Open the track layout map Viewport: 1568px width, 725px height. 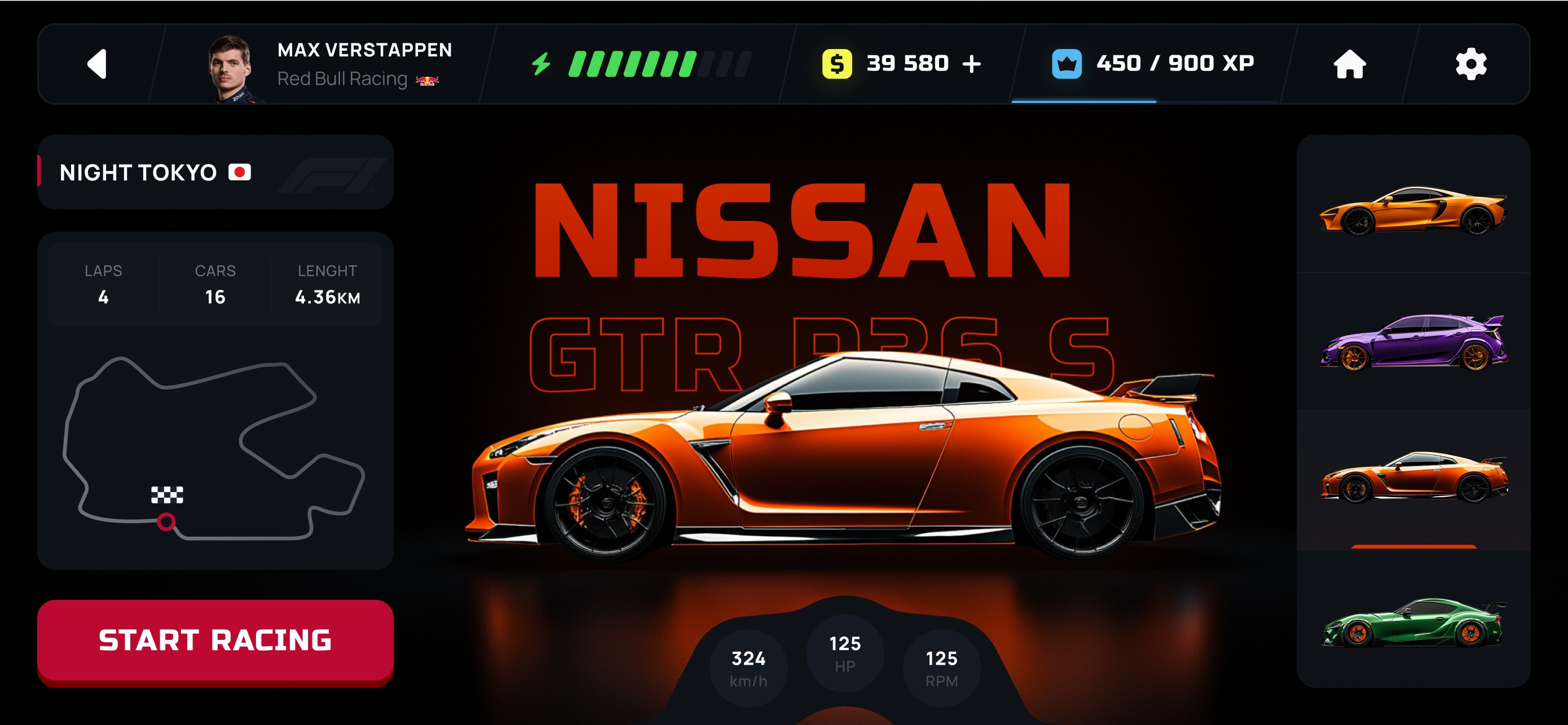tap(214, 448)
